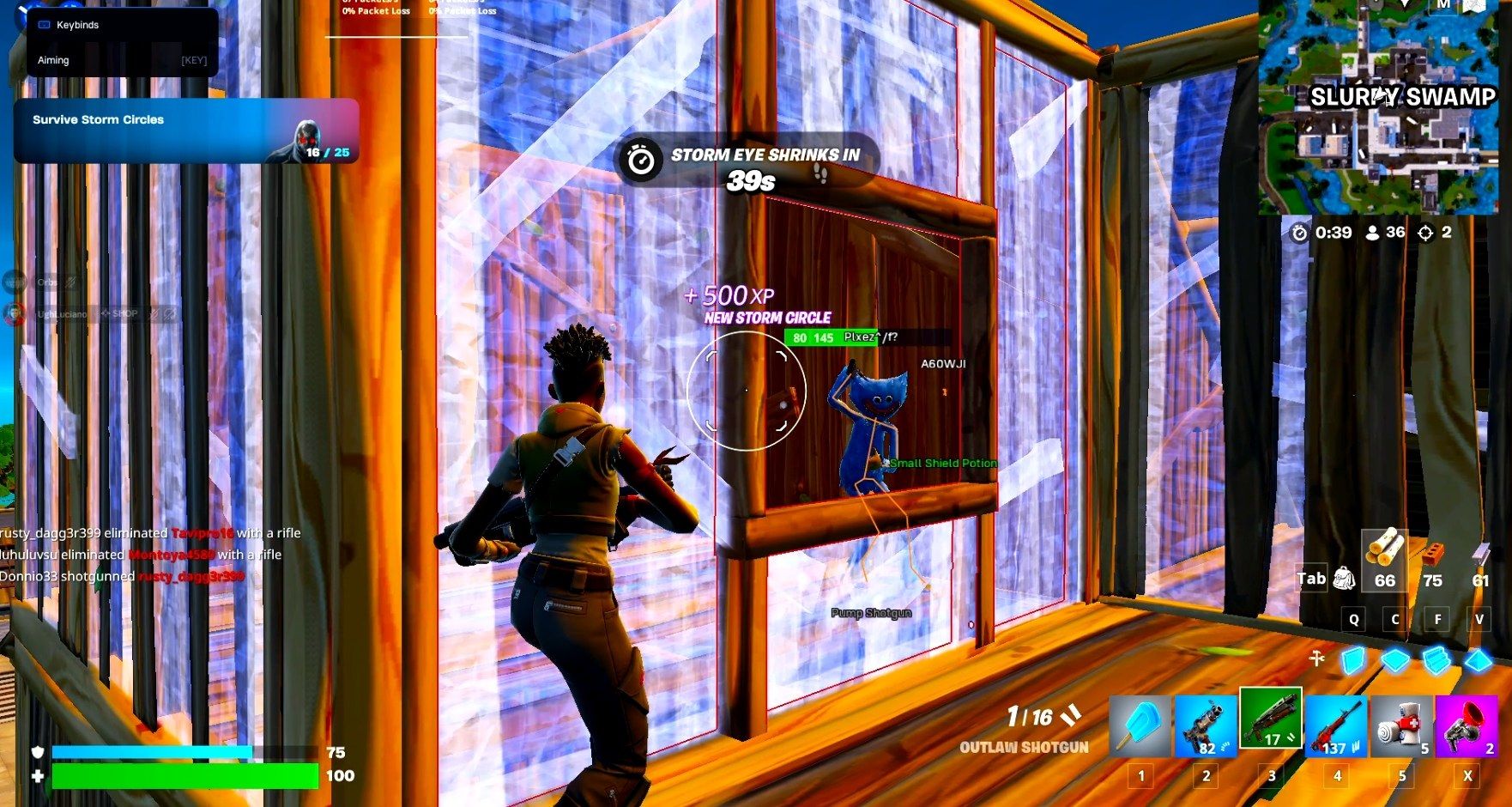Open the backpack inventory icon

point(1344,579)
